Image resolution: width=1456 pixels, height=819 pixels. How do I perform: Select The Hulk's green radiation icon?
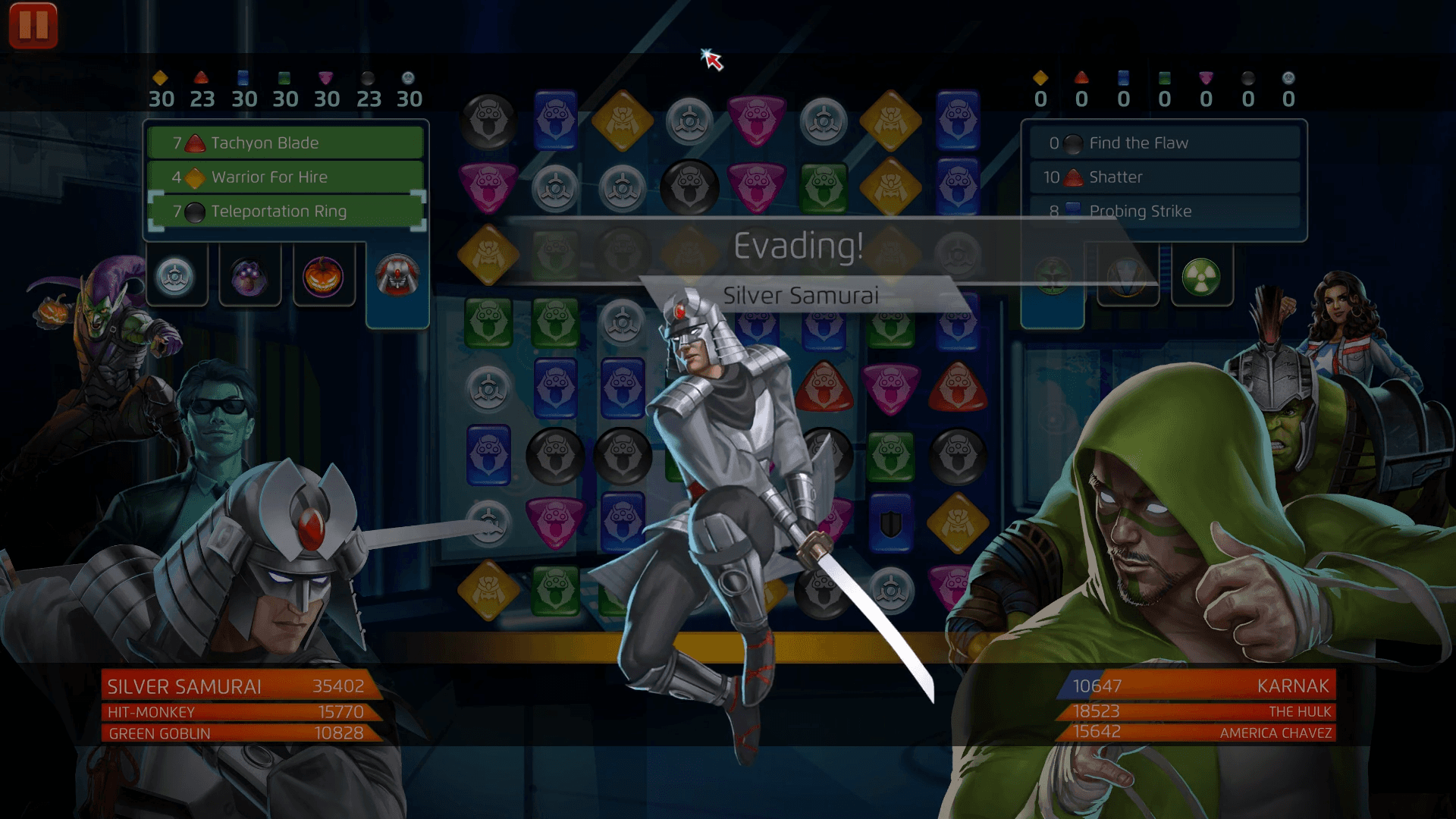coord(1200,275)
